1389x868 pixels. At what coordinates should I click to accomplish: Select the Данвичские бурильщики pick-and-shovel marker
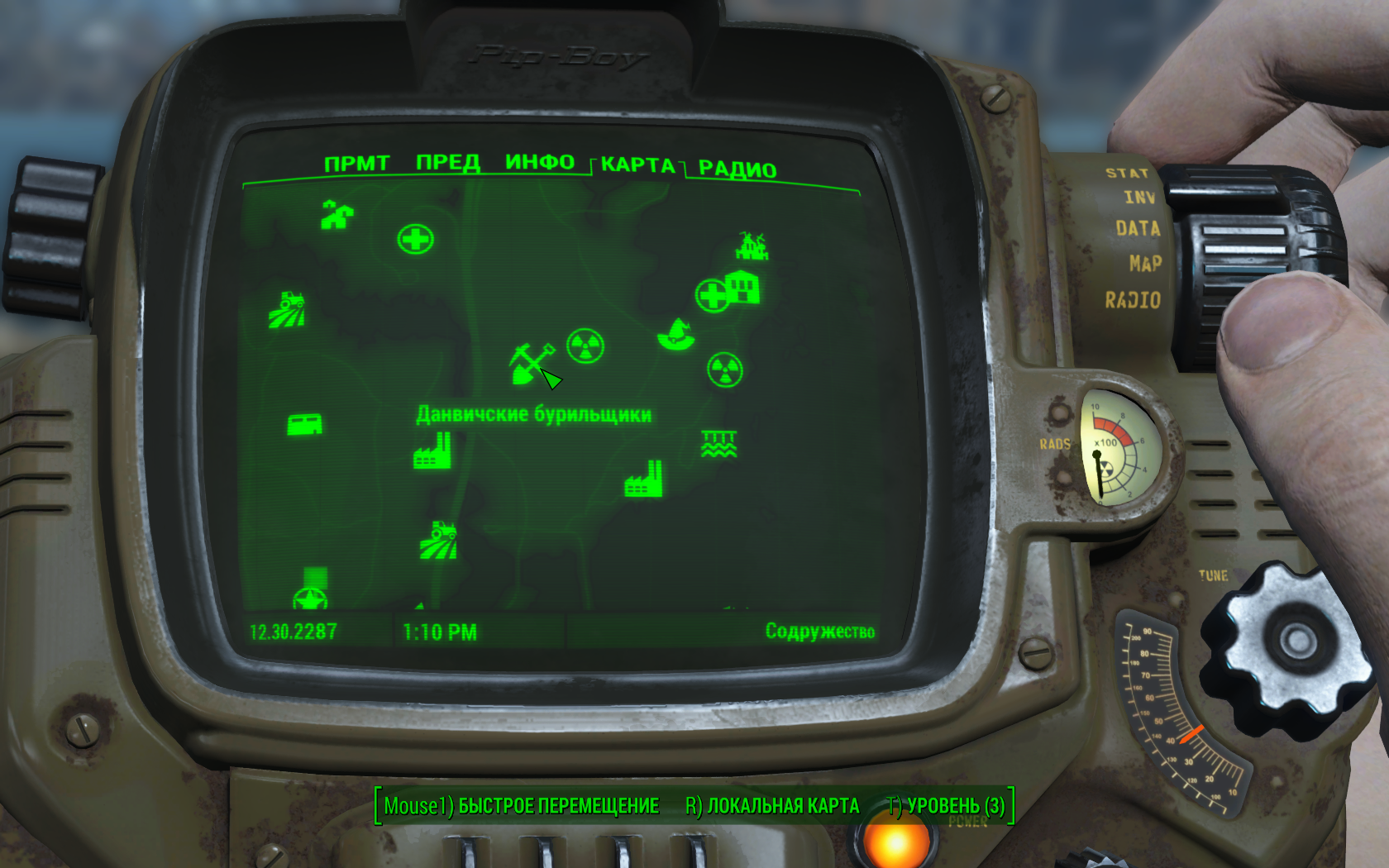point(530,362)
